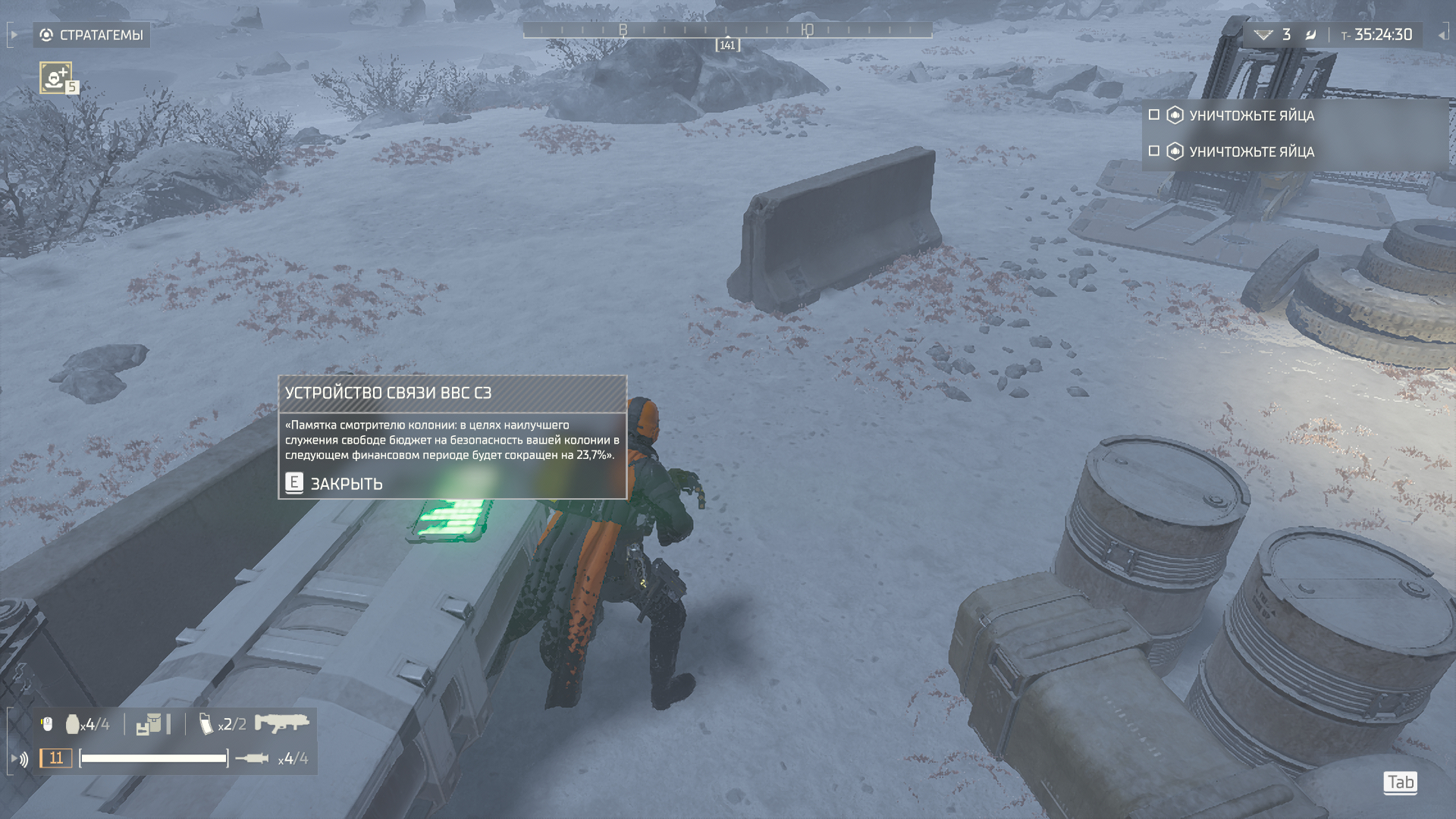The height and width of the screenshot is (819, 1456).
Task: Select the first УНИЧТОЖЬТЕ ЯЙЦА objective
Action: click(1251, 115)
